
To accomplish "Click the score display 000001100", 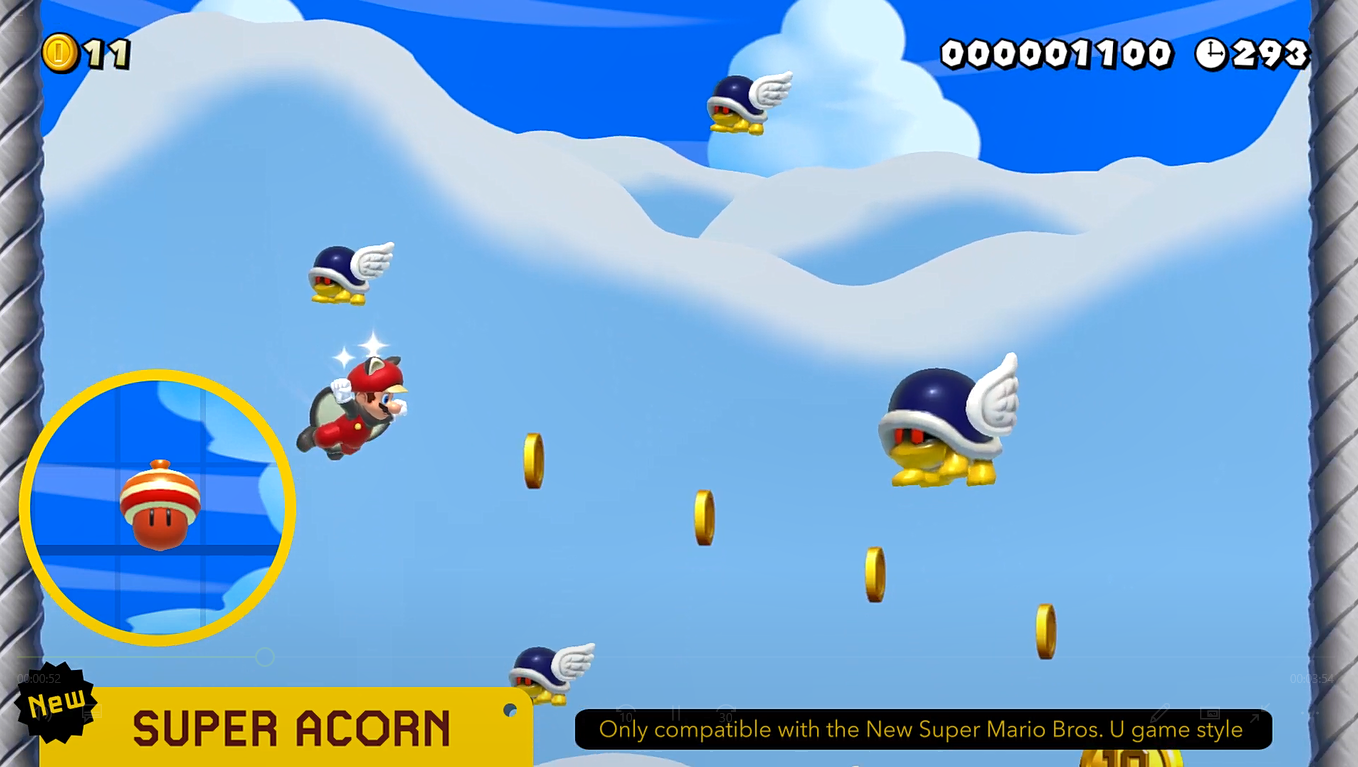I will pos(1057,55).
